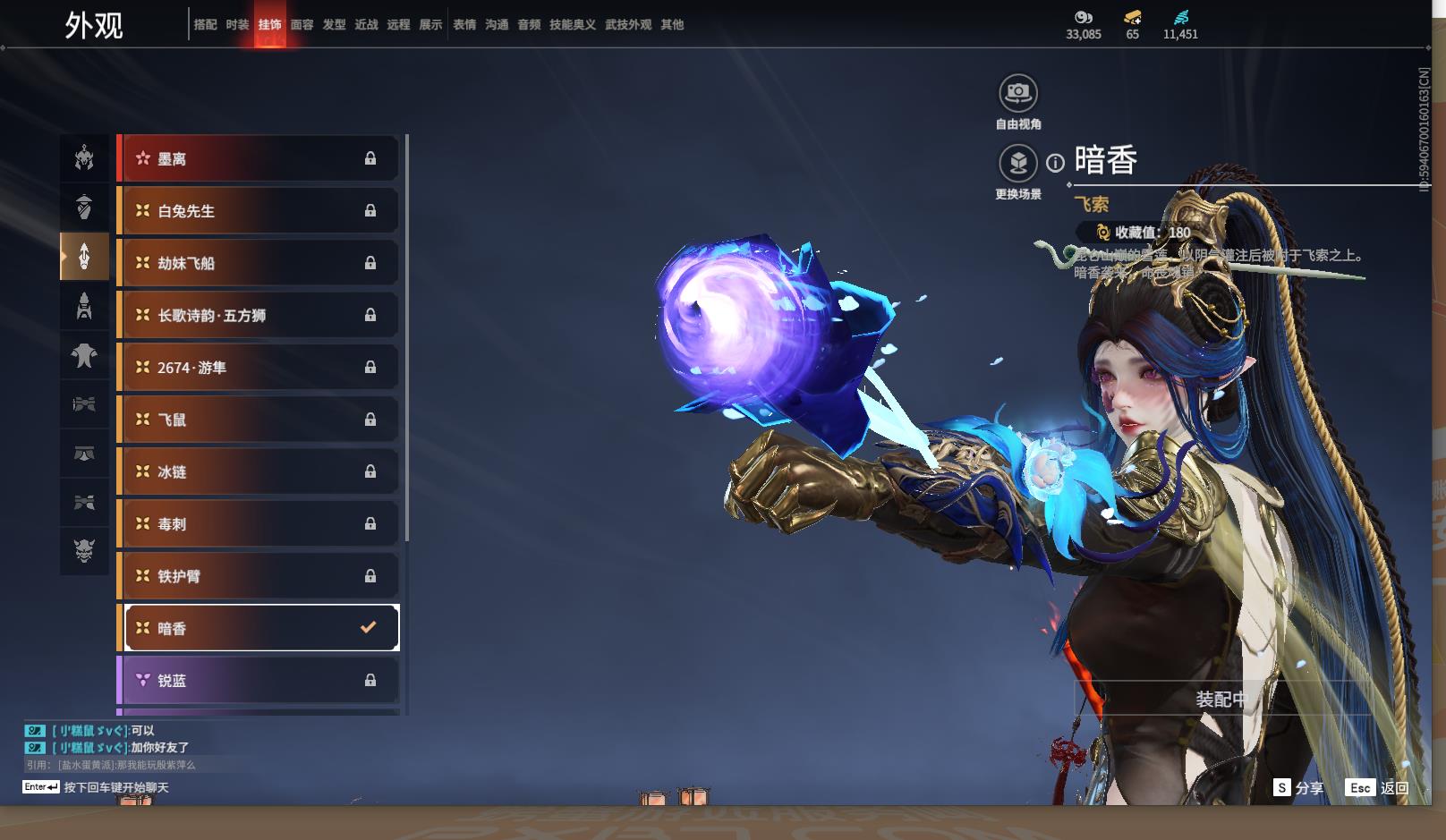Viewport: 1446px width, 840px height.
Task: Select the 铁护臂 accessory
Action: pyautogui.click(x=258, y=577)
